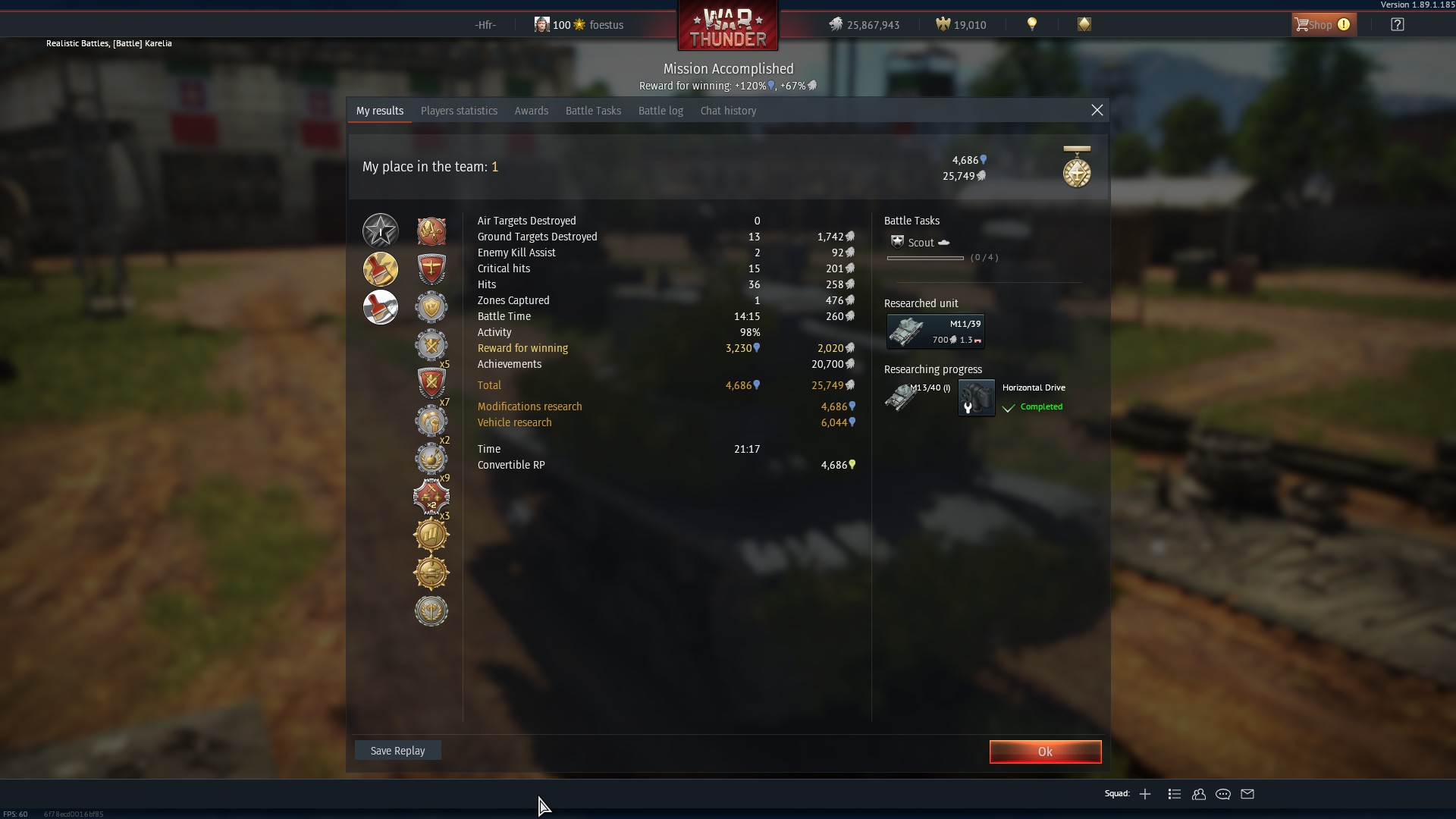Click the Scout battle task icon
This screenshot has height=819, width=1456.
pos(896,242)
